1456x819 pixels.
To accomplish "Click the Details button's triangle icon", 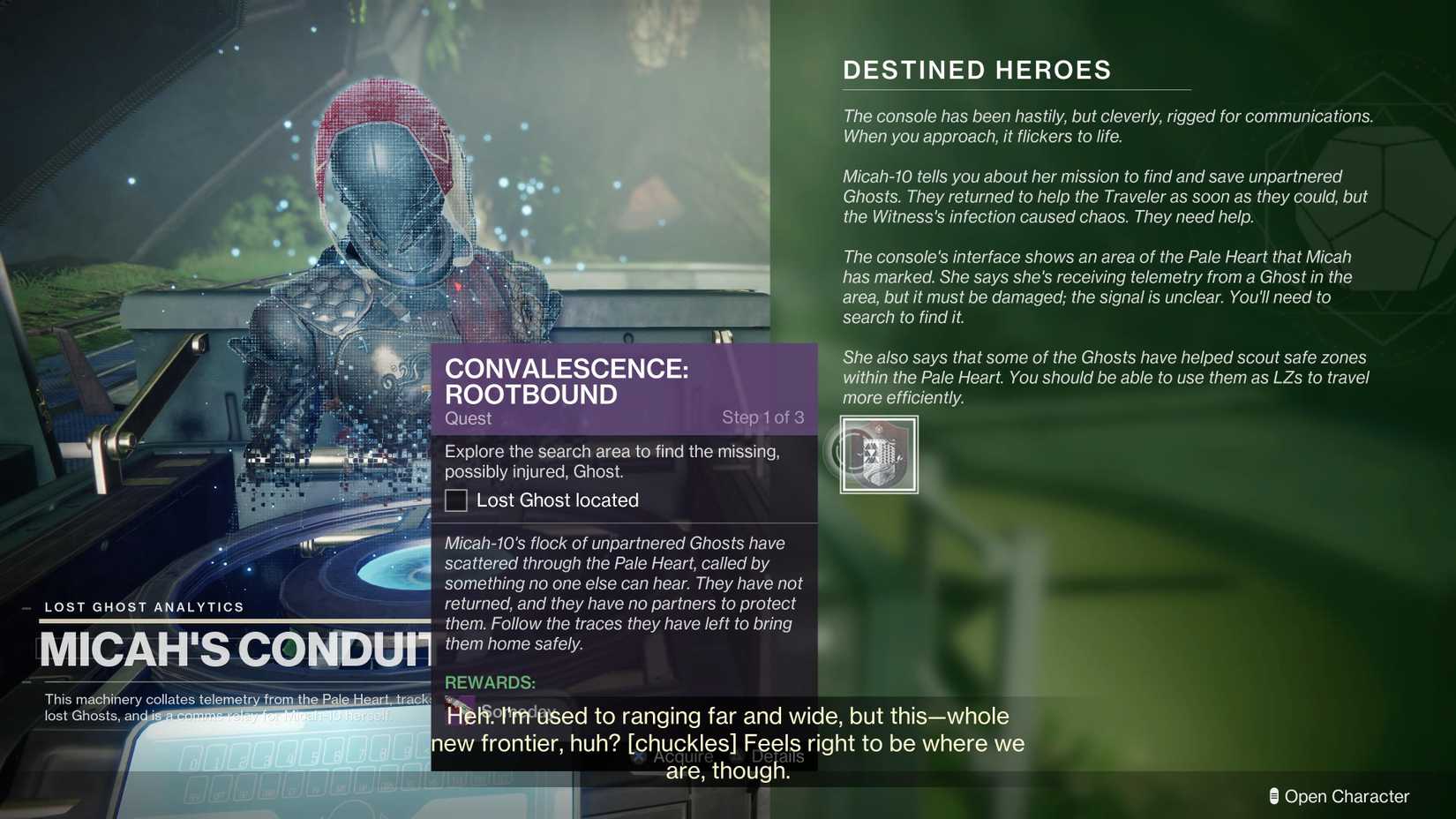I will (734, 756).
